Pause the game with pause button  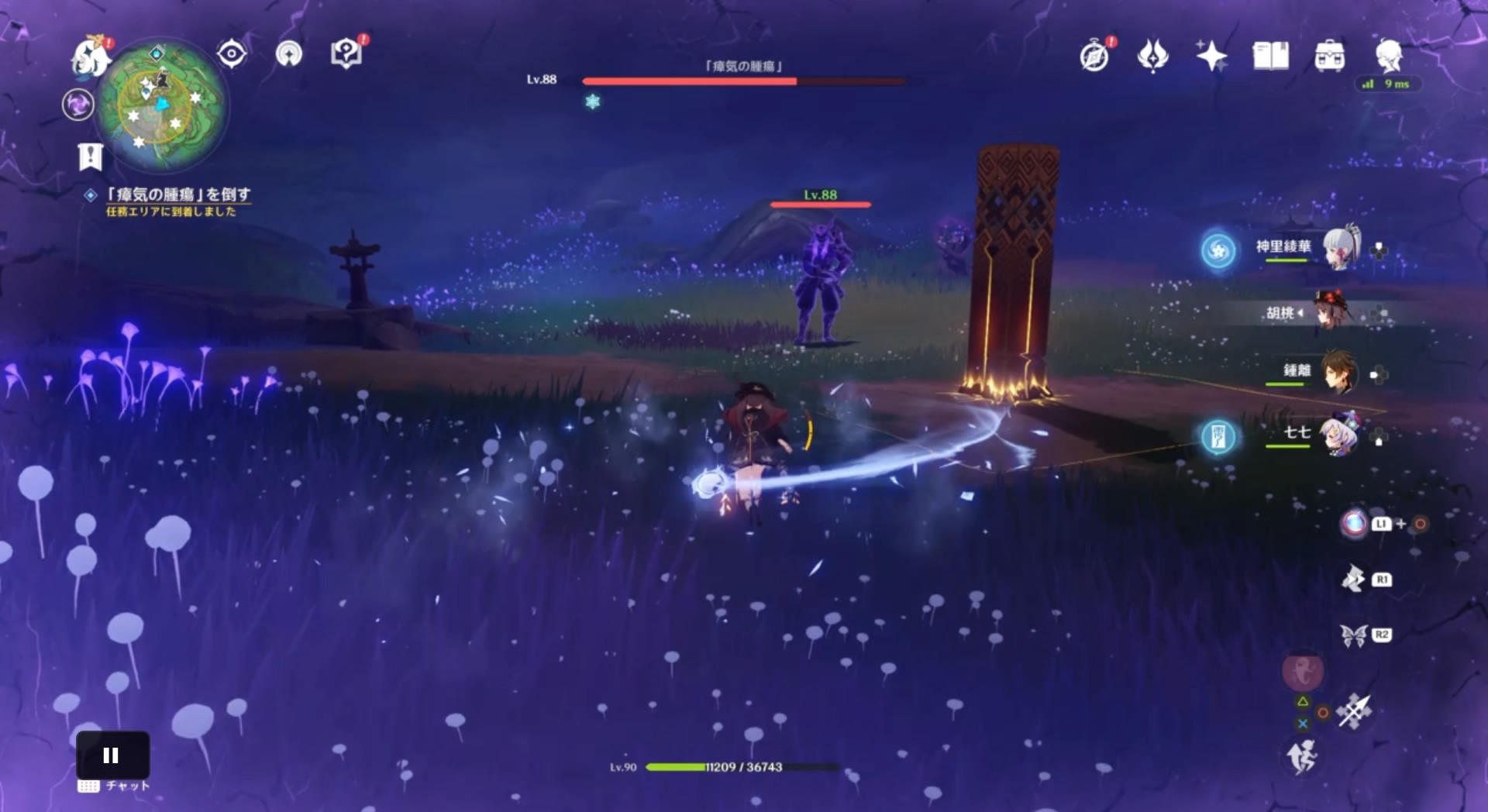(112, 755)
